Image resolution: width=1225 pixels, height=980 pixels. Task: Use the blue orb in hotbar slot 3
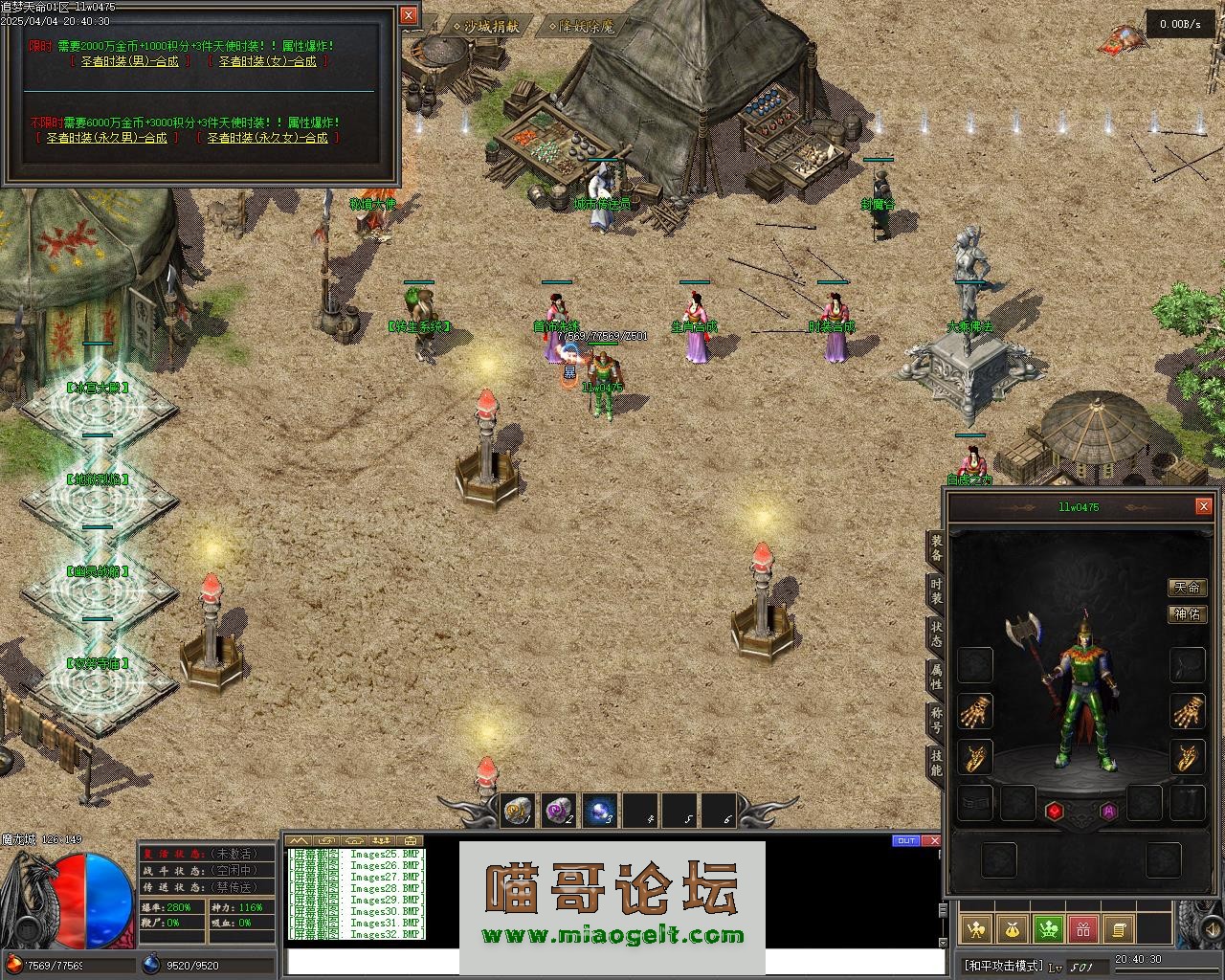click(x=600, y=811)
